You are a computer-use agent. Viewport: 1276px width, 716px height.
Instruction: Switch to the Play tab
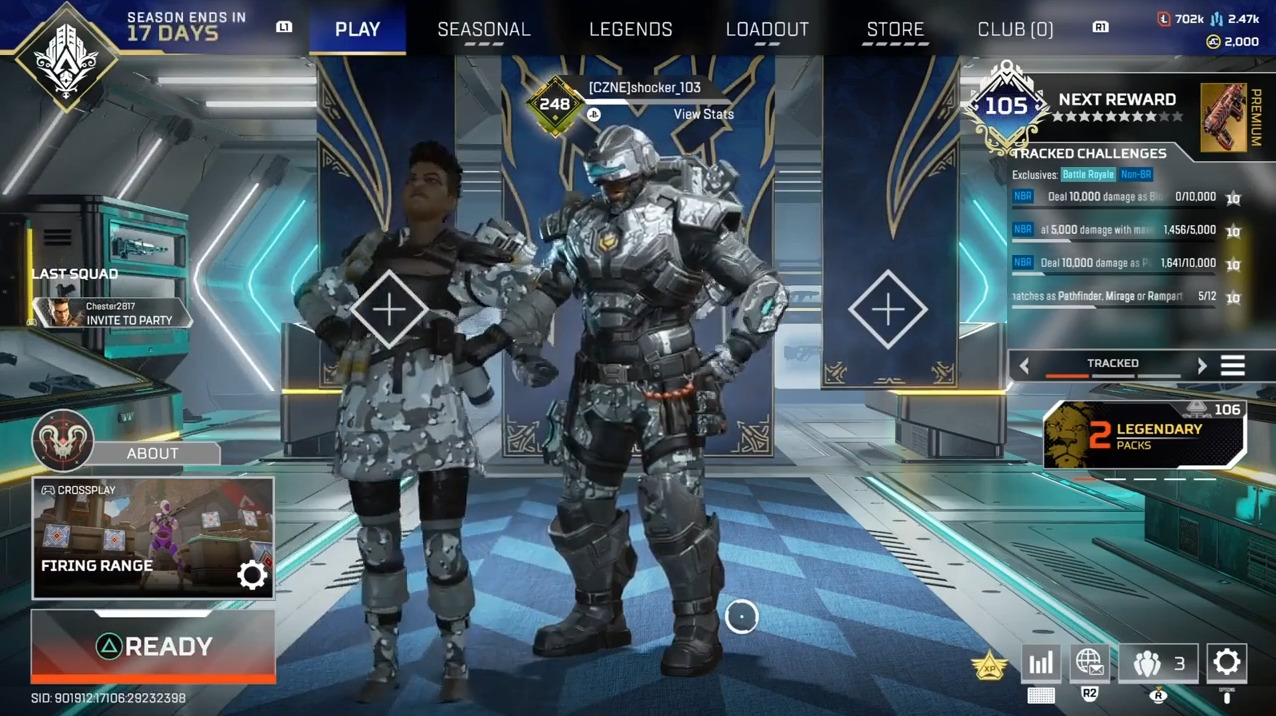357,29
